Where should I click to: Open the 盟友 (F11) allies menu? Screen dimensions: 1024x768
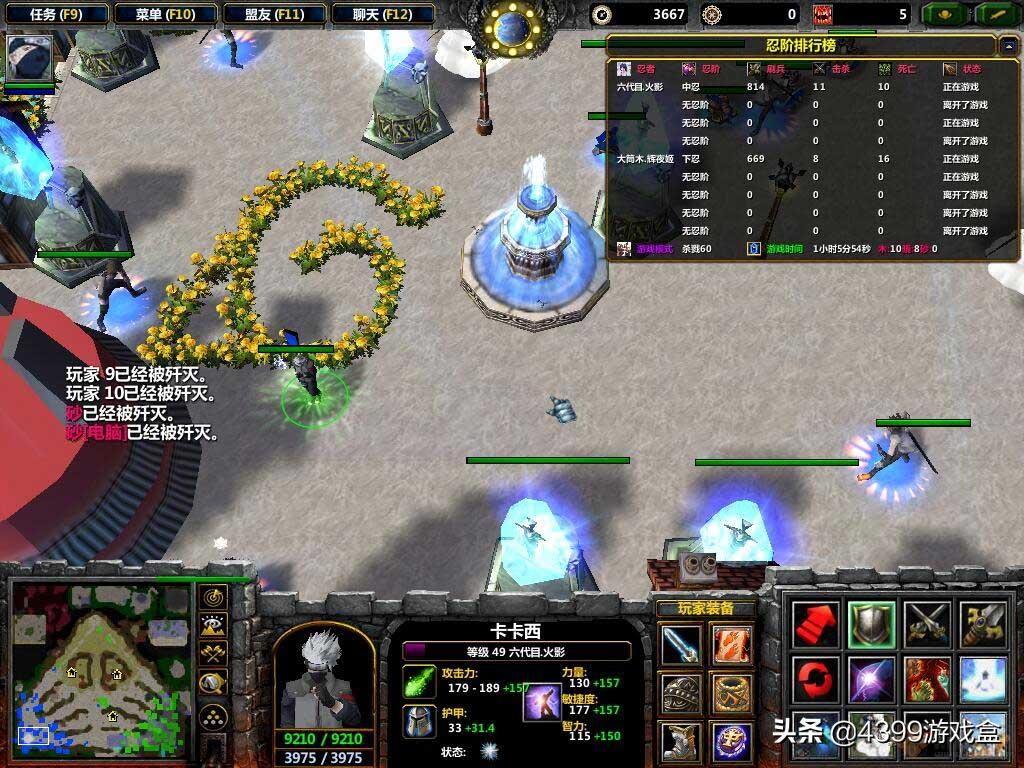[x=274, y=14]
